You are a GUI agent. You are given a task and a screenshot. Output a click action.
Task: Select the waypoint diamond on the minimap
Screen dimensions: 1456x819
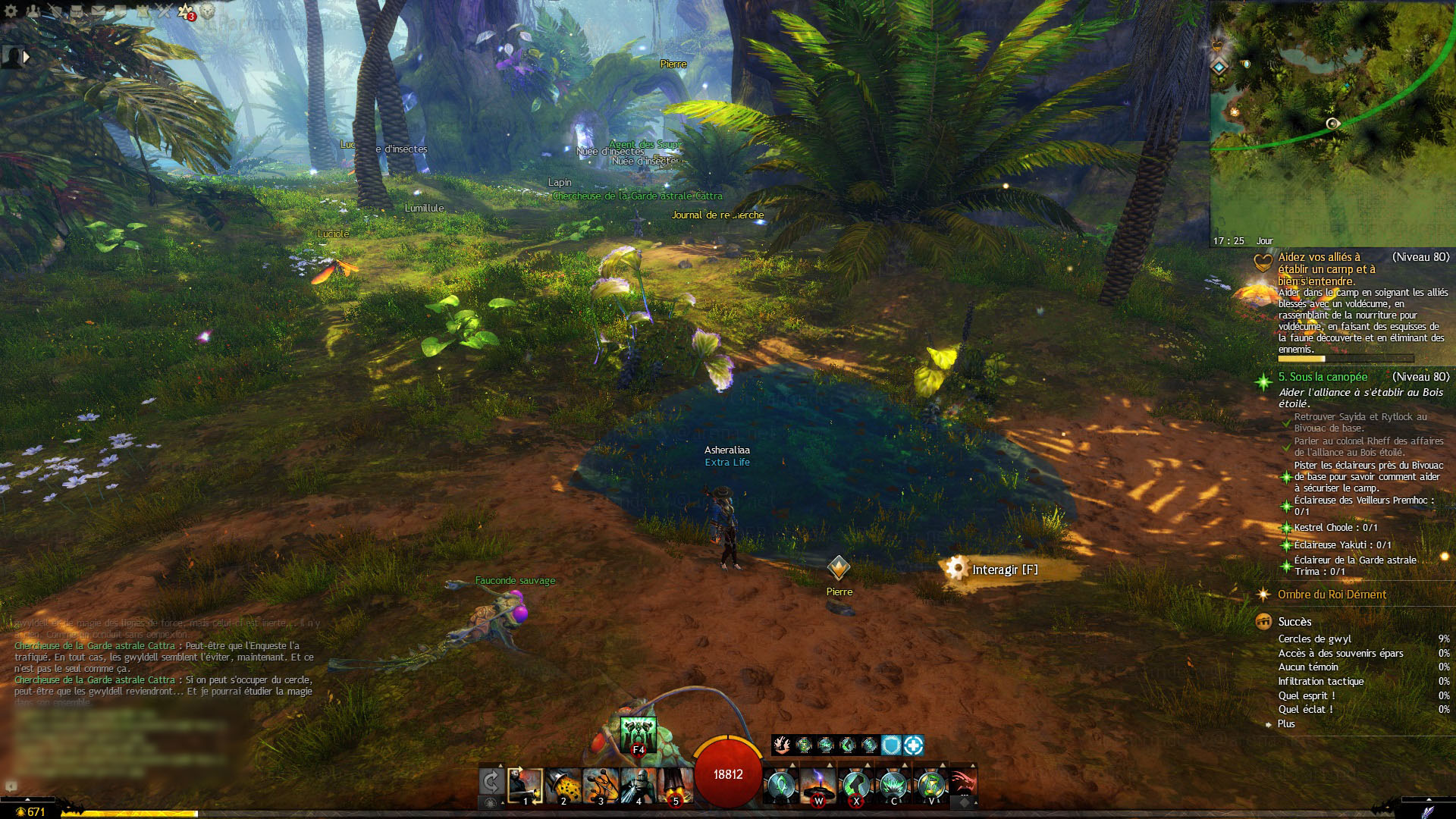(1219, 67)
